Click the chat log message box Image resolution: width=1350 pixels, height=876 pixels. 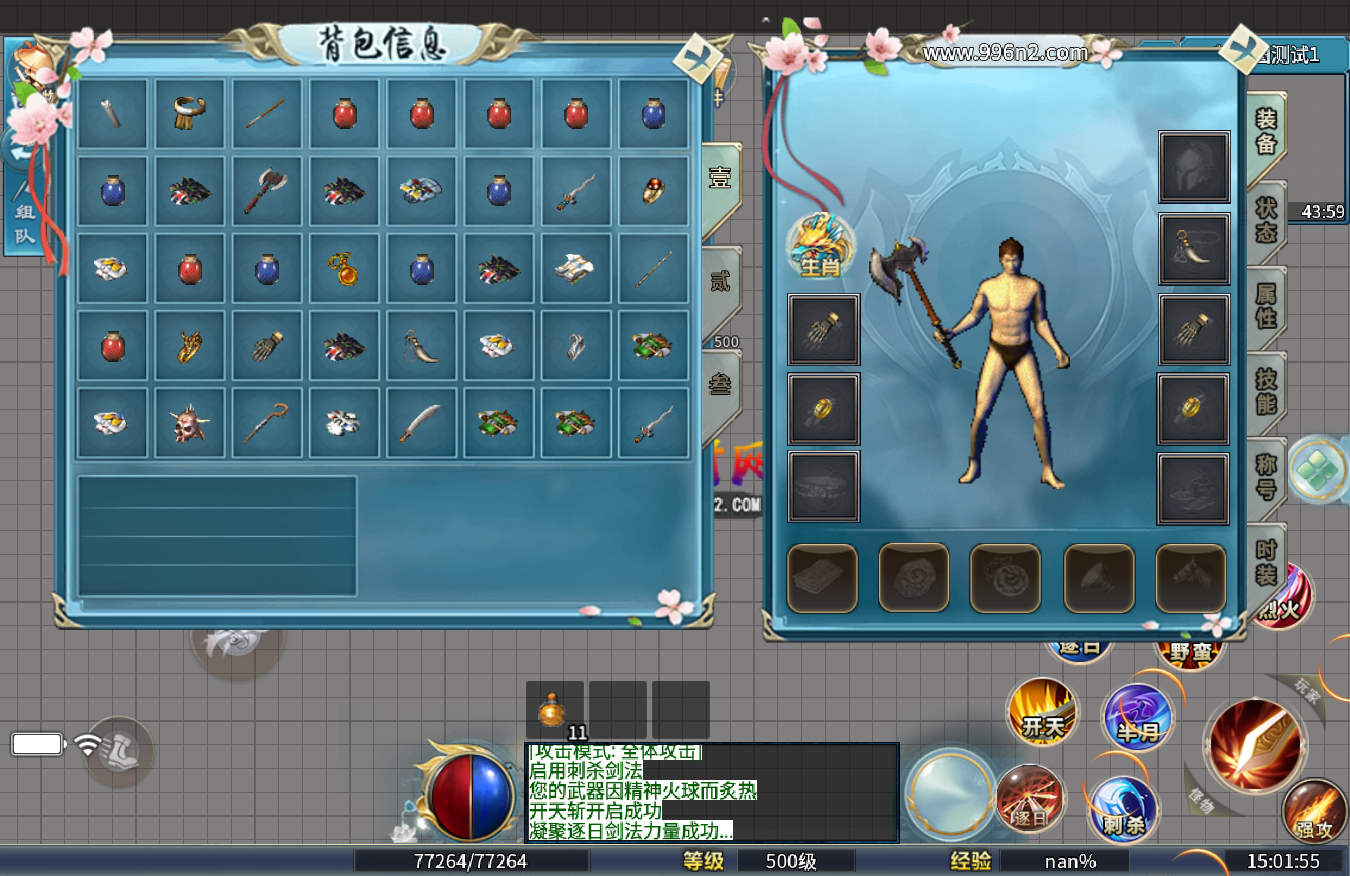pos(711,793)
